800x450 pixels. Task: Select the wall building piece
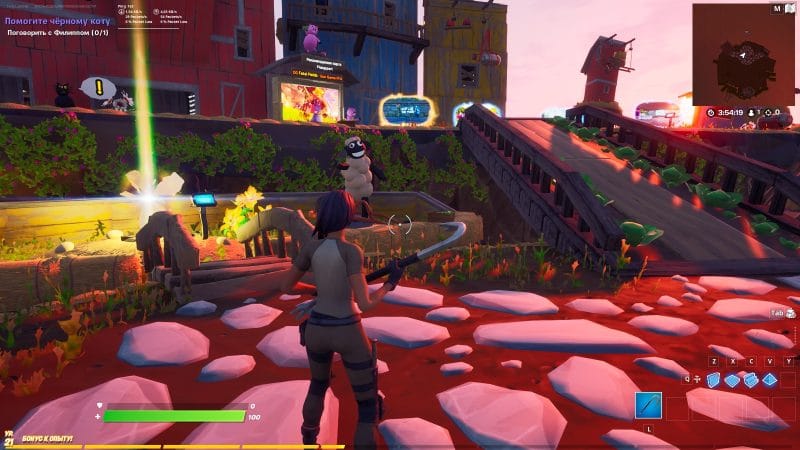coord(714,379)
